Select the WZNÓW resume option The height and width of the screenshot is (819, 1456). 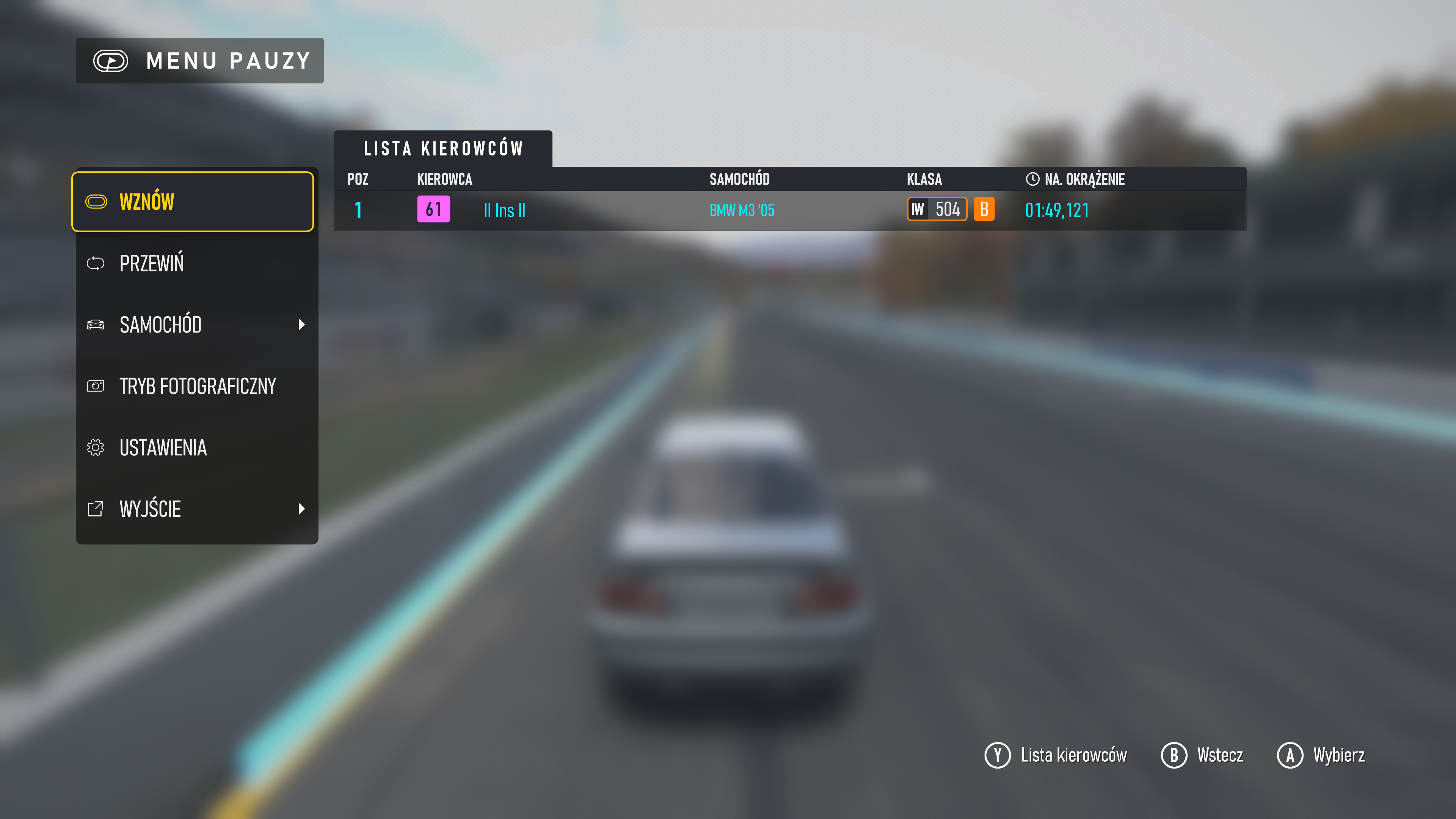192,202
